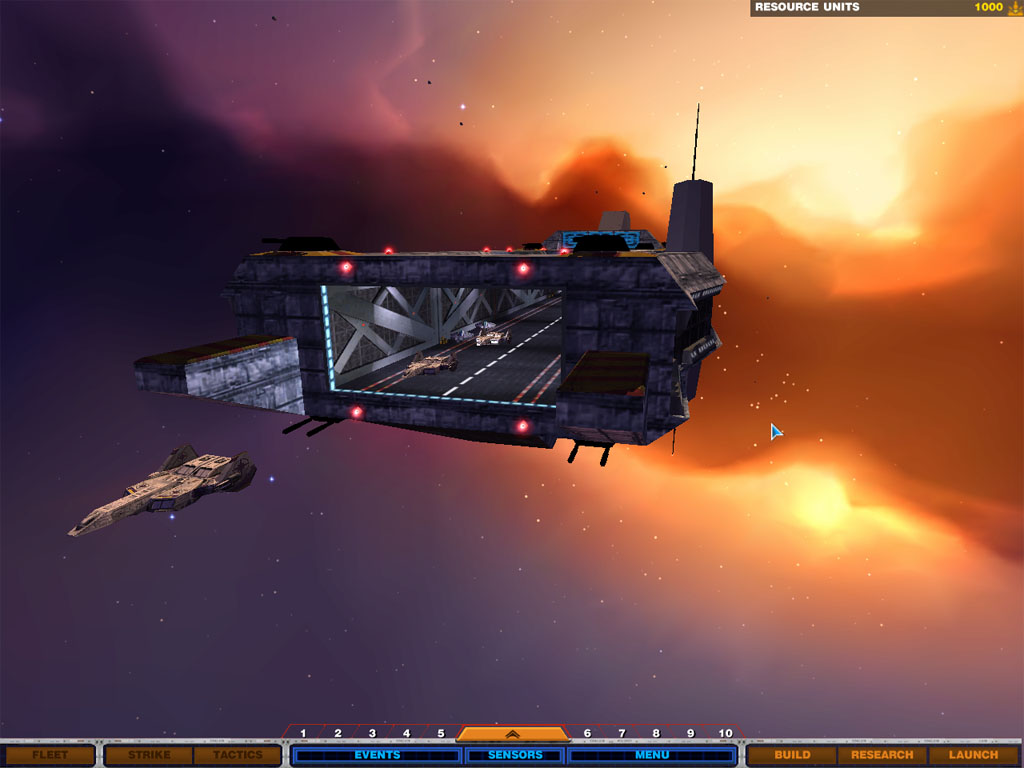Select control group 6
1024x768 pixels.
pyautogui.click(x=587, y=734)
